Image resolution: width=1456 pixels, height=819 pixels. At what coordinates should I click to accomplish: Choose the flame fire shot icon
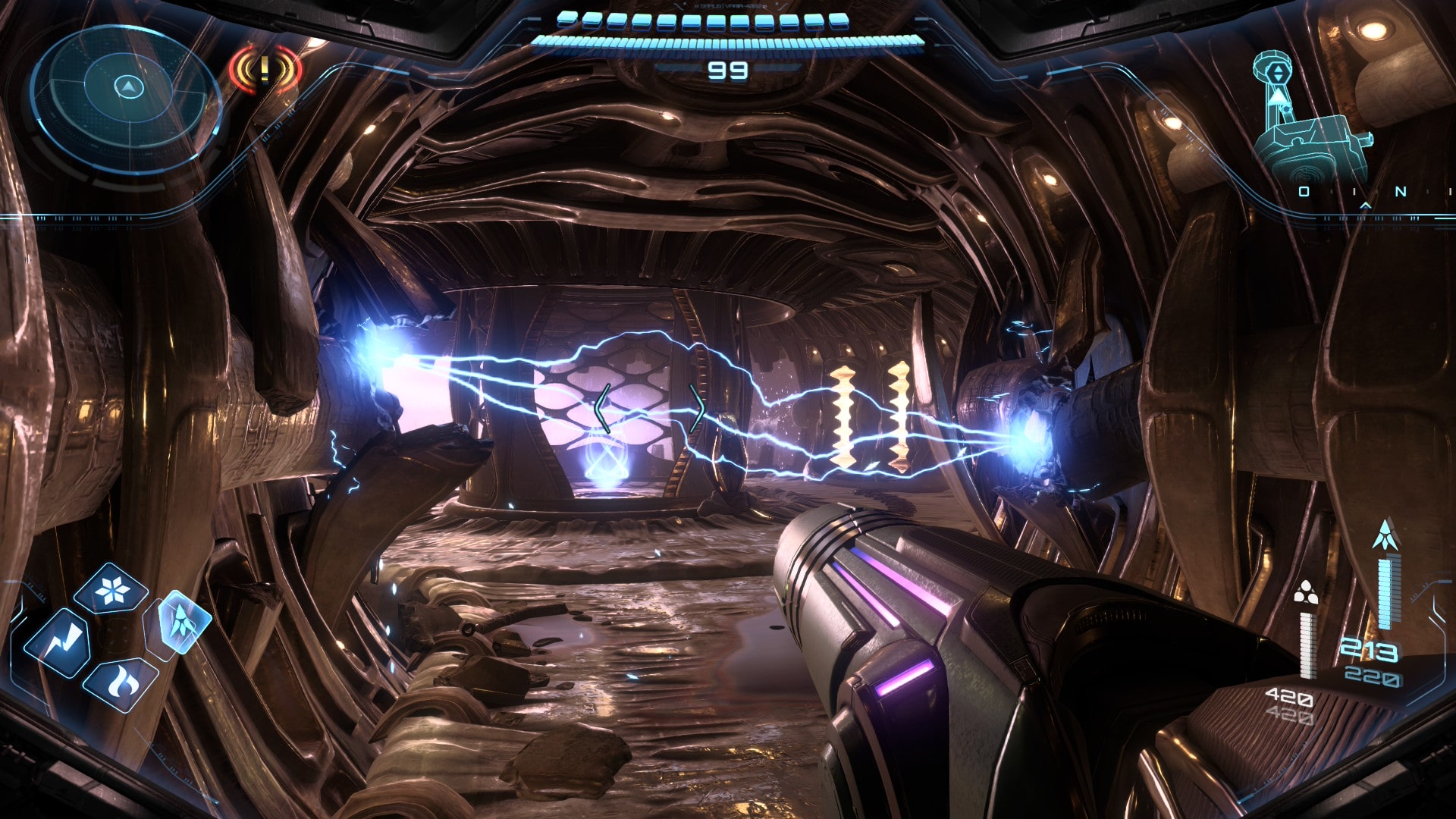tap(120, 682)
